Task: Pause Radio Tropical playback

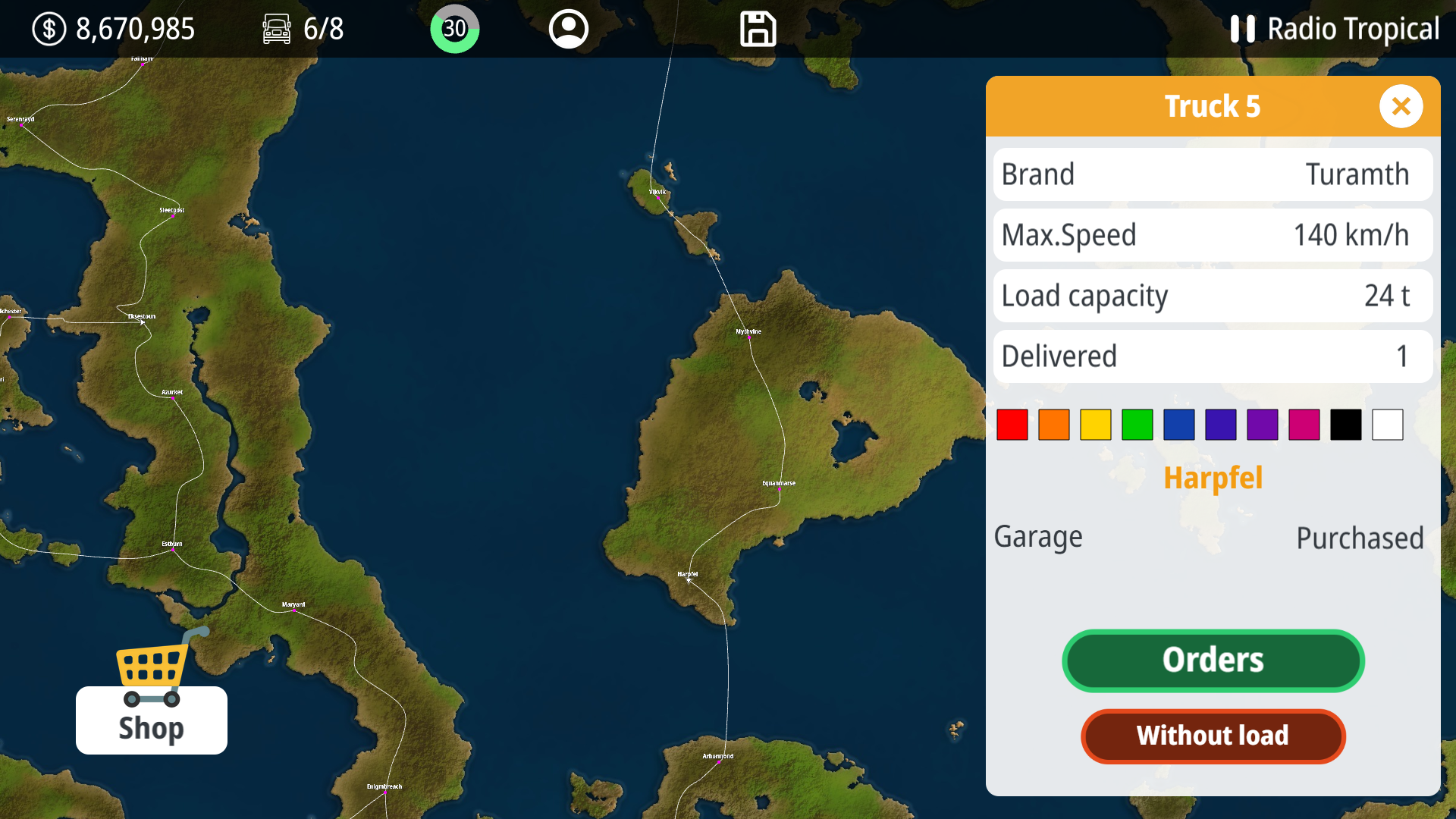Action: [x=1242, y=29]
